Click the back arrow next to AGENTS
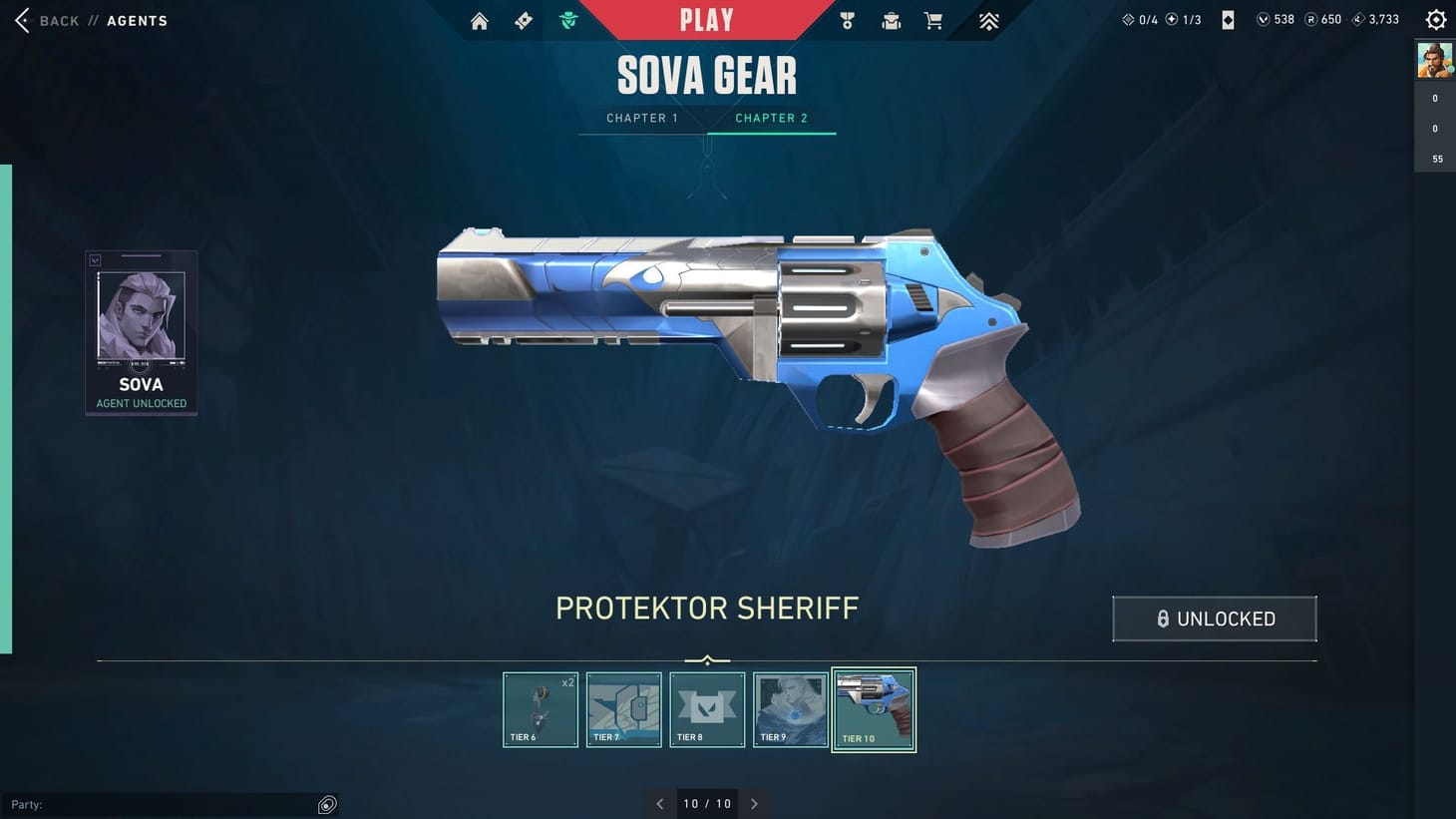Image resolution: width=1456 pixels, height=819 pixels. point(22,20)
